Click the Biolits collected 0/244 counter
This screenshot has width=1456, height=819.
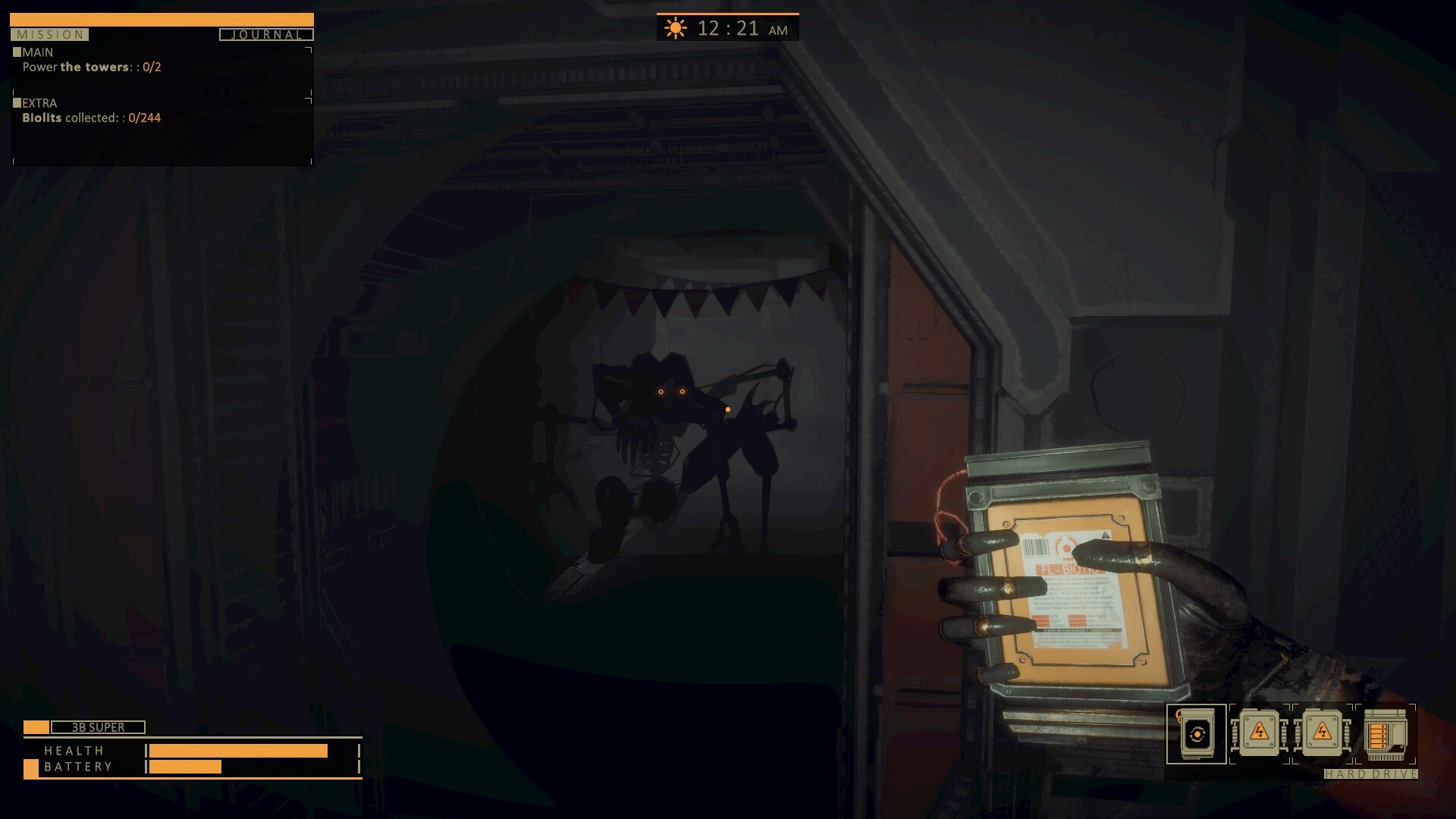91,118
